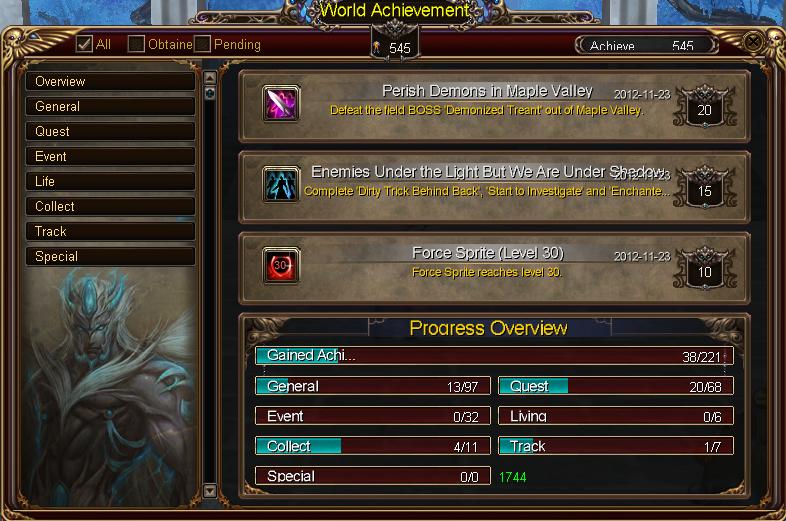The width and height of the screenshot is (786, 521).
Task: Click the Collect progress bar in overview
Action: tap(372, 446)
